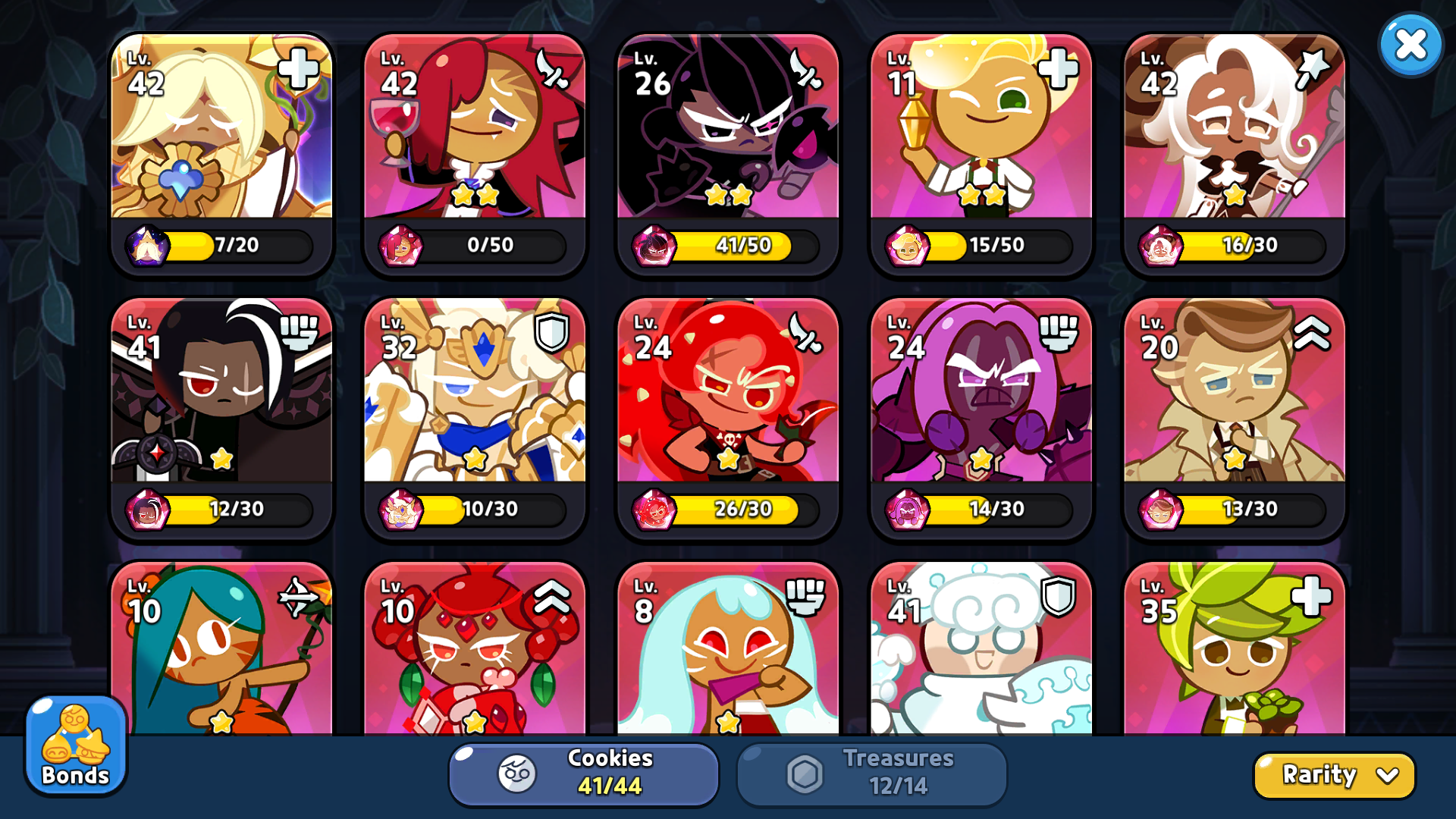Click the double-chevron rush icon on Lv.20 detective cookie
Image resolution: width=1456 pixels, height=819 pixels.
[1313, 332]
